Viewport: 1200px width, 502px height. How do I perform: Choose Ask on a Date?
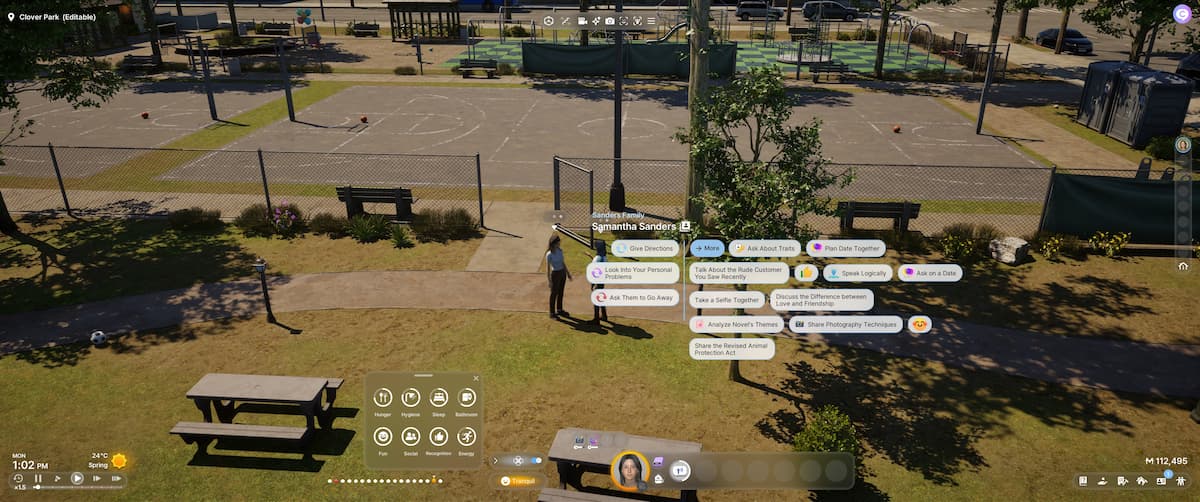(930, 272)
